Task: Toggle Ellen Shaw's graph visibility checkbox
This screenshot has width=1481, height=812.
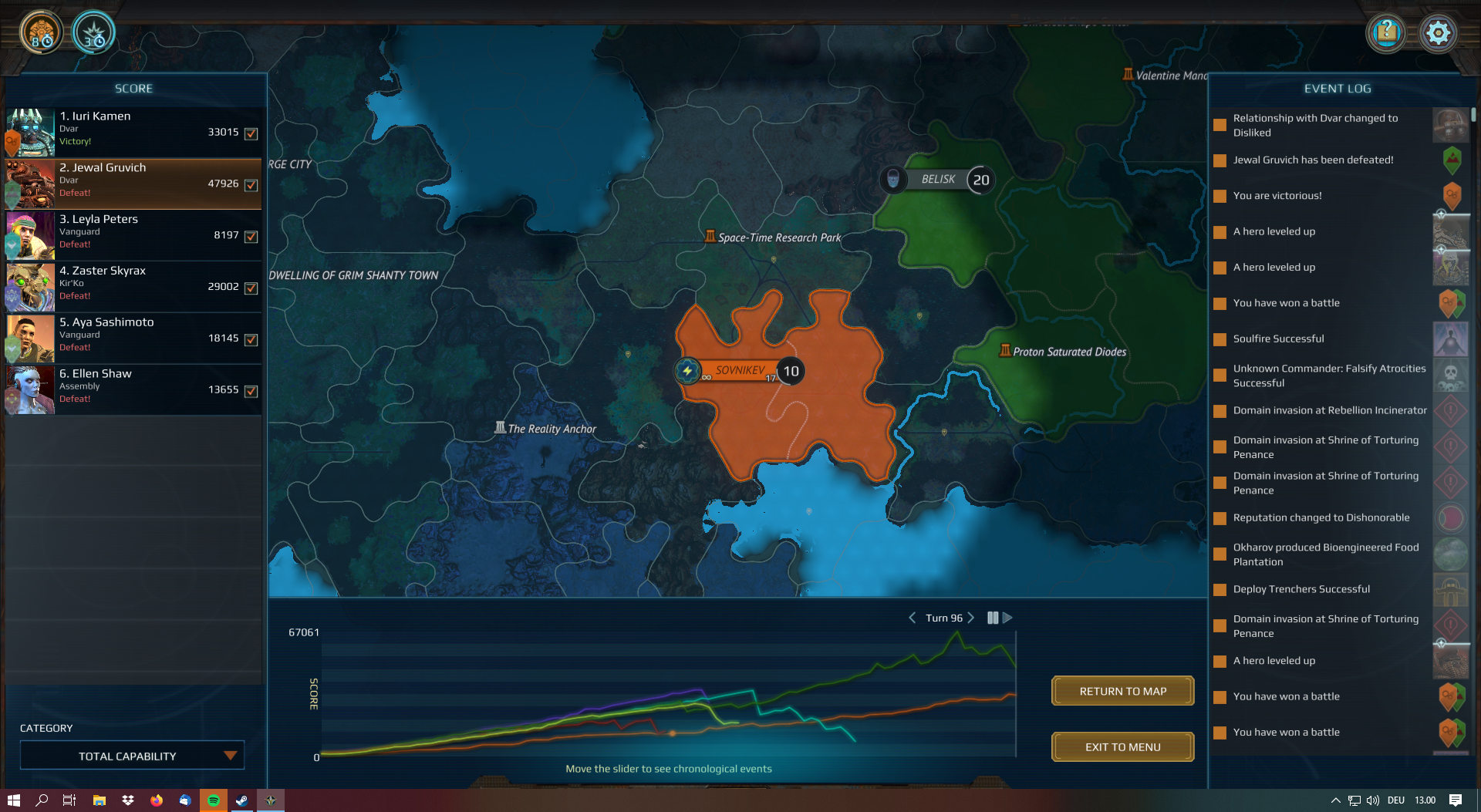Action: (251, 391)
